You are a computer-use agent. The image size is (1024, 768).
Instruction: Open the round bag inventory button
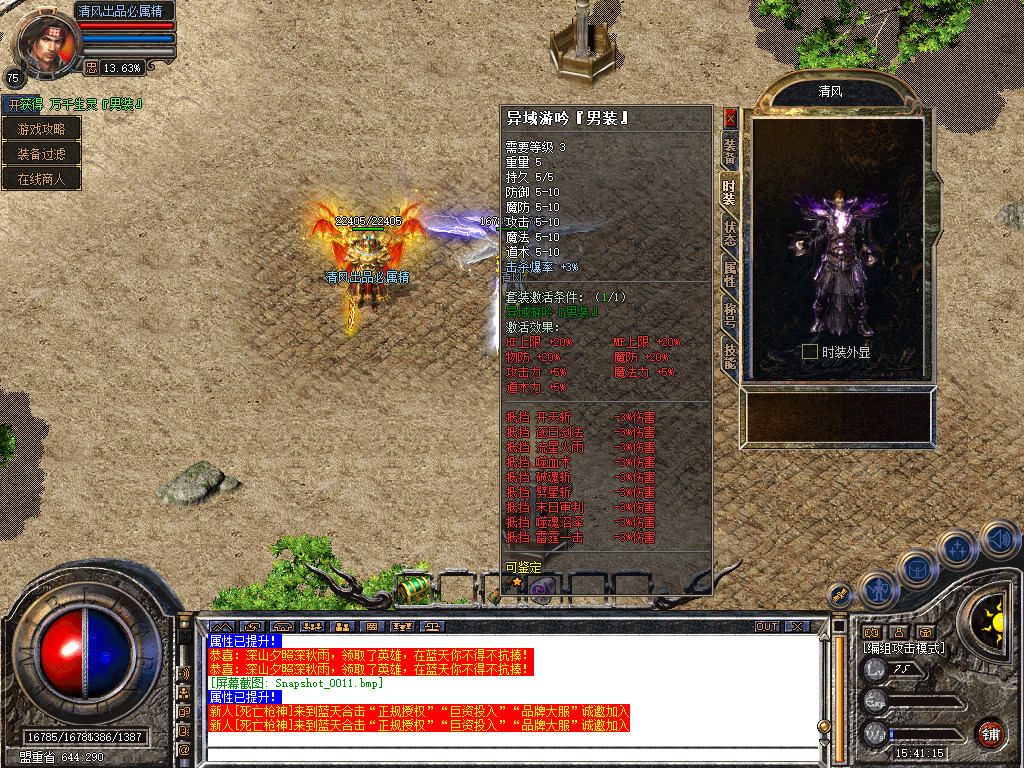pos(918,568)
